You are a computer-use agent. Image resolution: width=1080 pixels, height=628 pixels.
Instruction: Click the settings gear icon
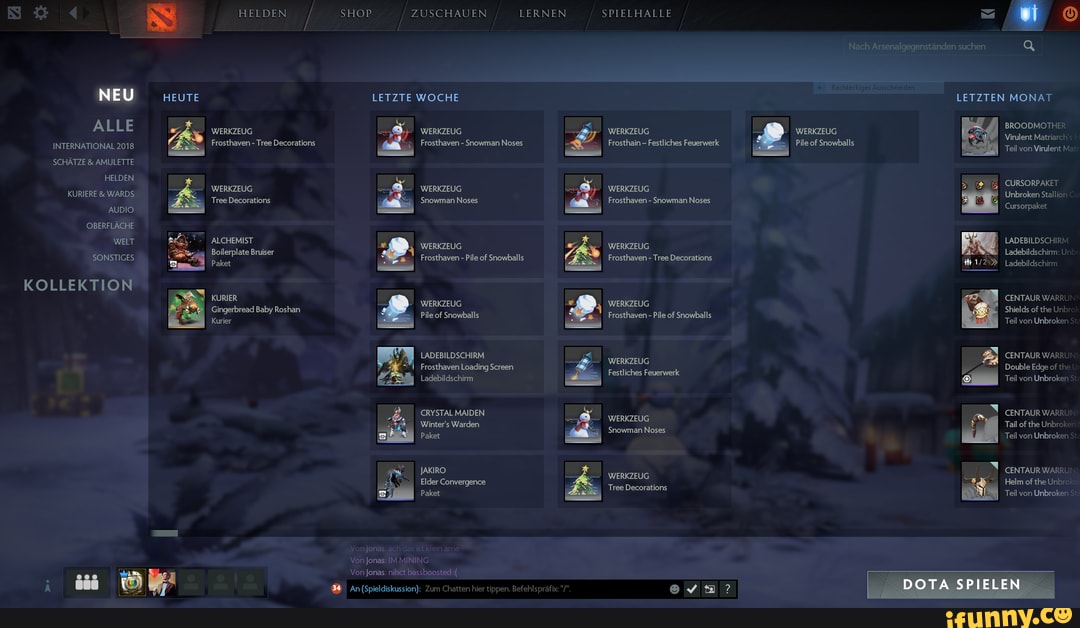coord(41,13)
